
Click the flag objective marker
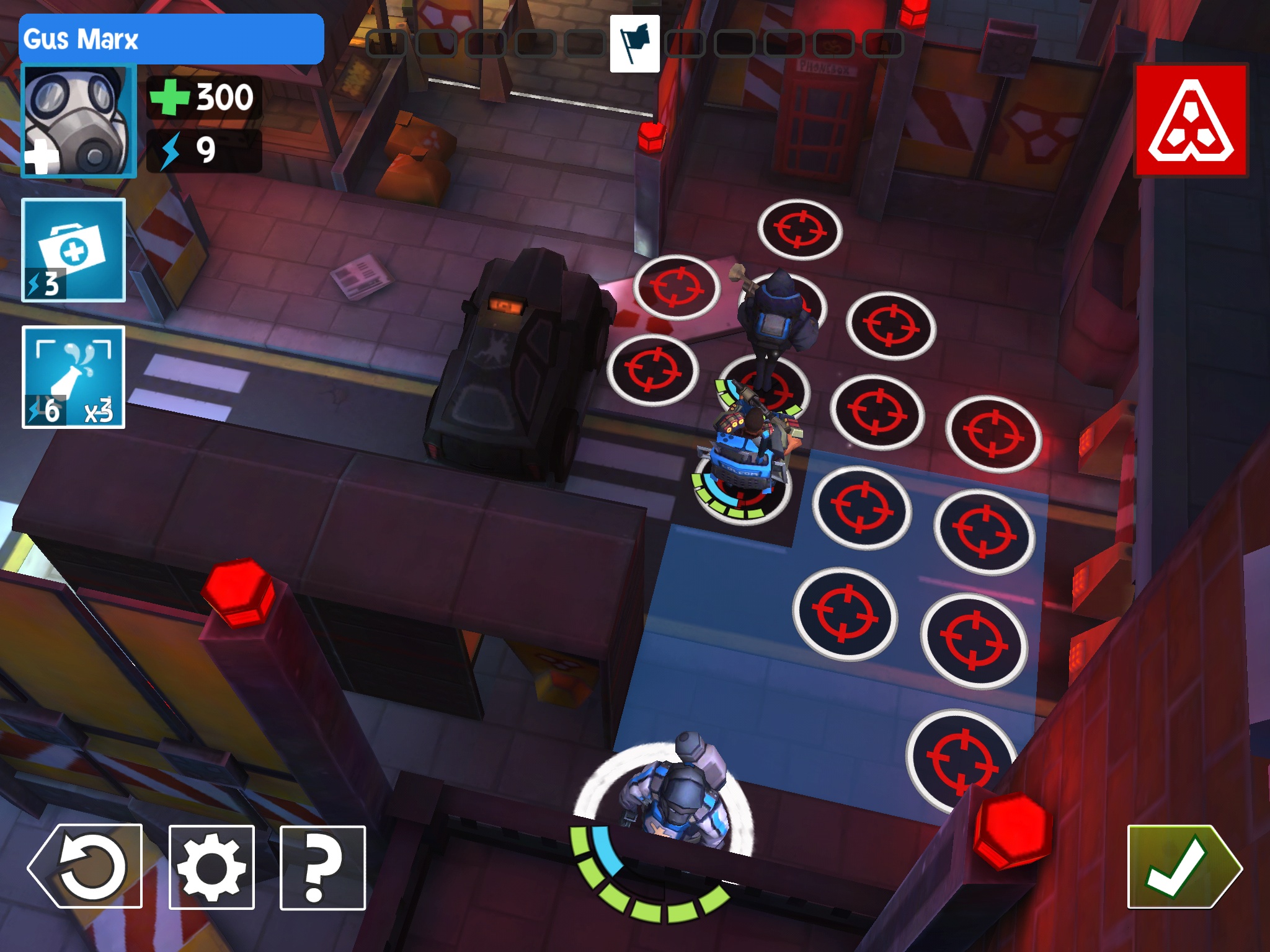634,44
